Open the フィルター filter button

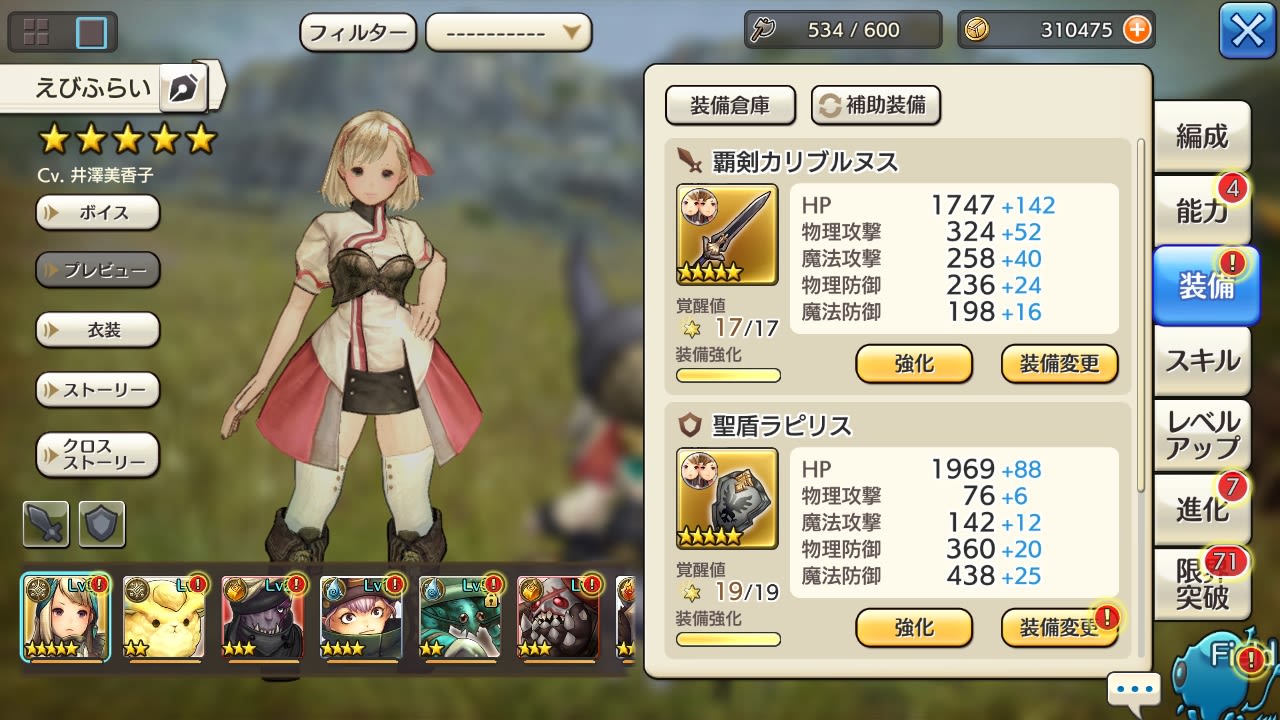(x=358, y=32)
